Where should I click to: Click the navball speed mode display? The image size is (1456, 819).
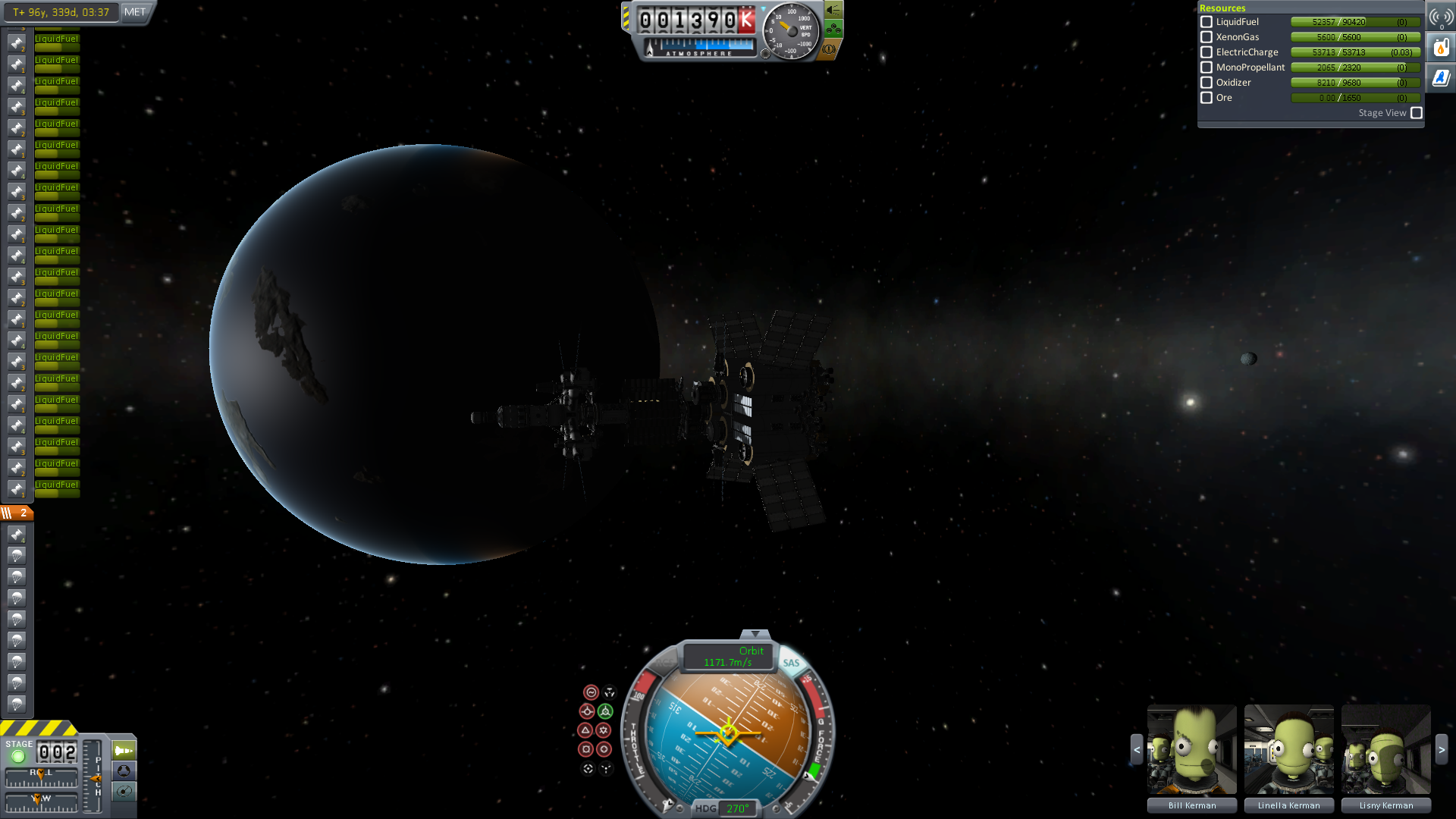[728, 657]
